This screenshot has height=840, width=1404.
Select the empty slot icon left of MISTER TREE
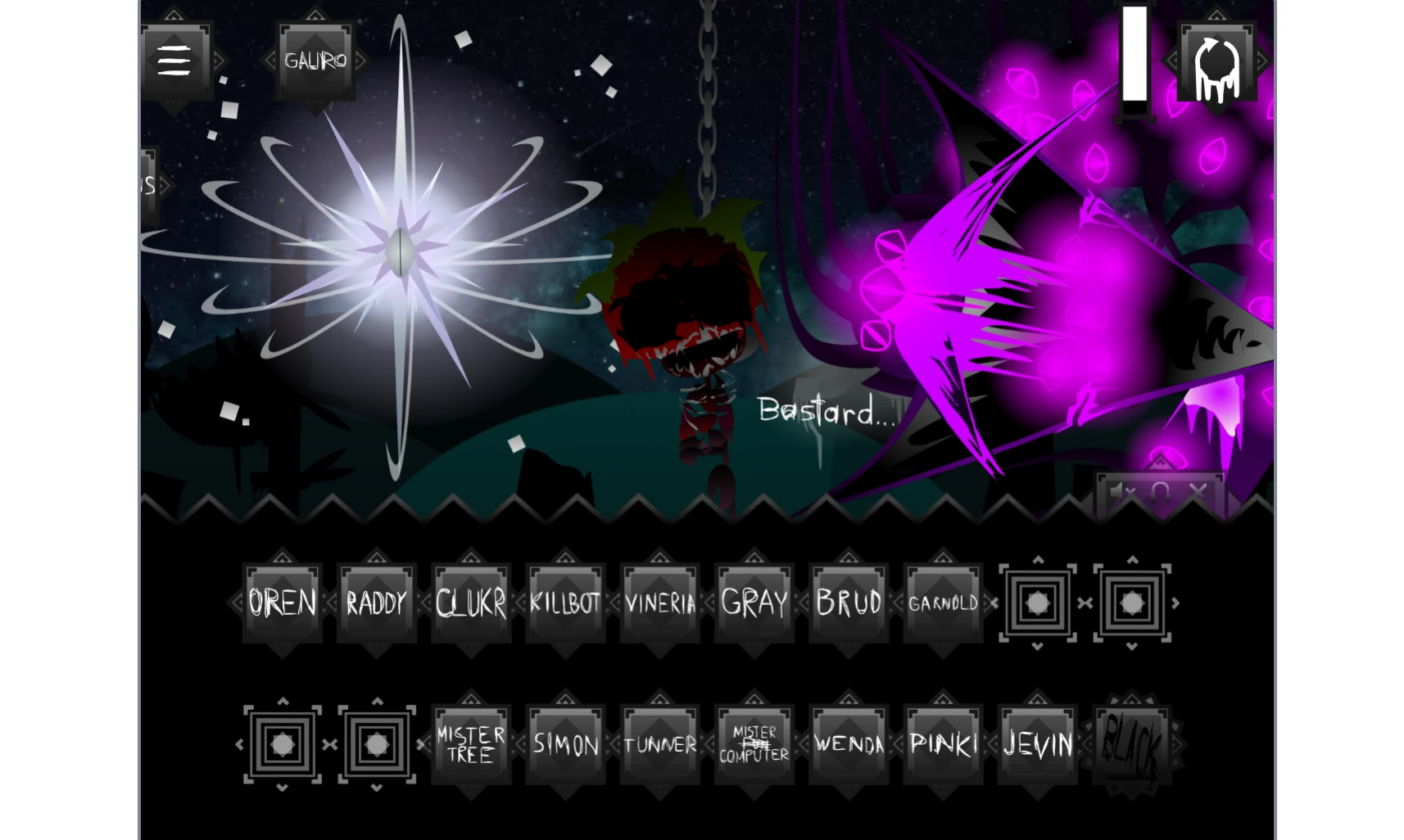(x=376, y=745)
